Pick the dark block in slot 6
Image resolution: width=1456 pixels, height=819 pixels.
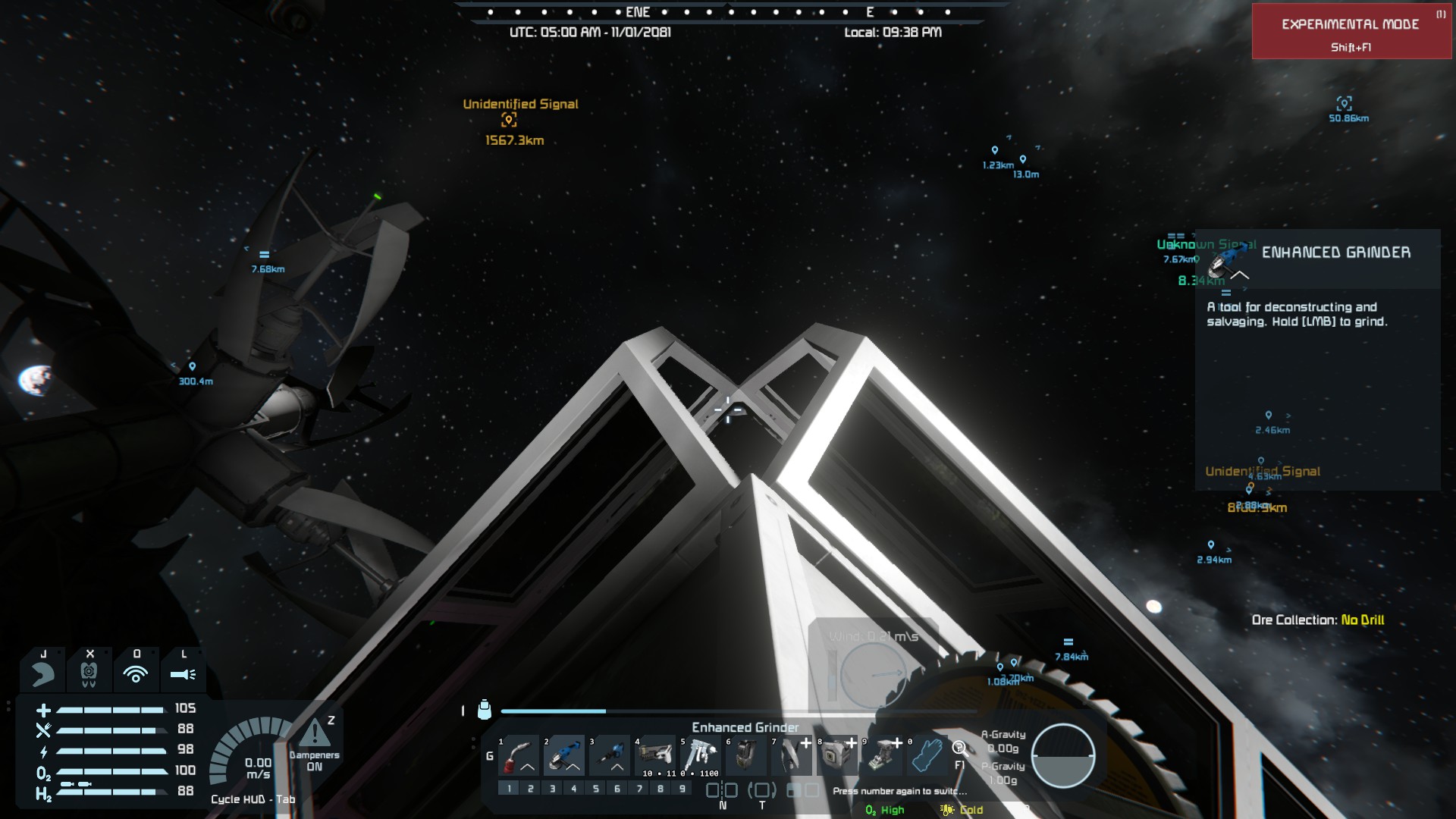click(x=746, y=756)
